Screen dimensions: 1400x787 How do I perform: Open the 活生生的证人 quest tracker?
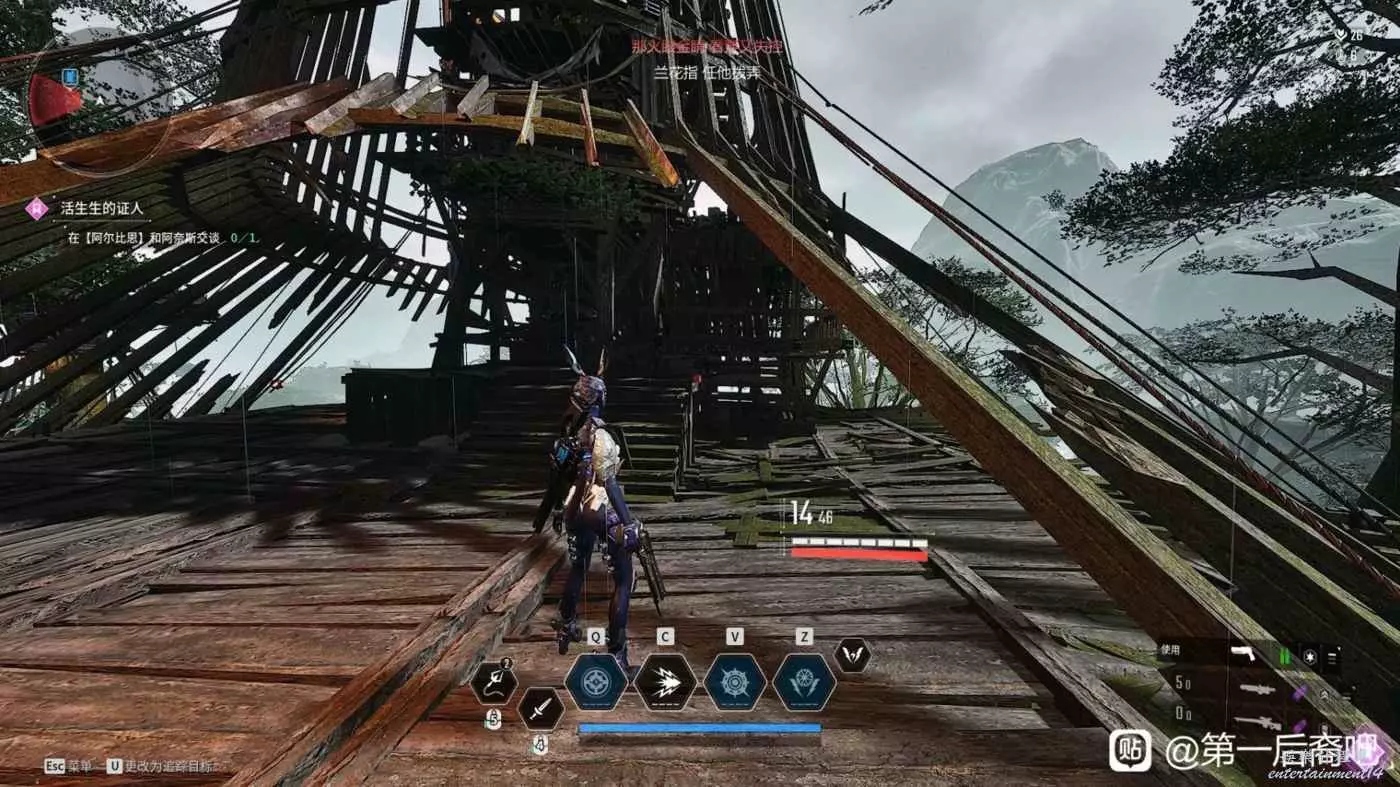pos(102,209)
